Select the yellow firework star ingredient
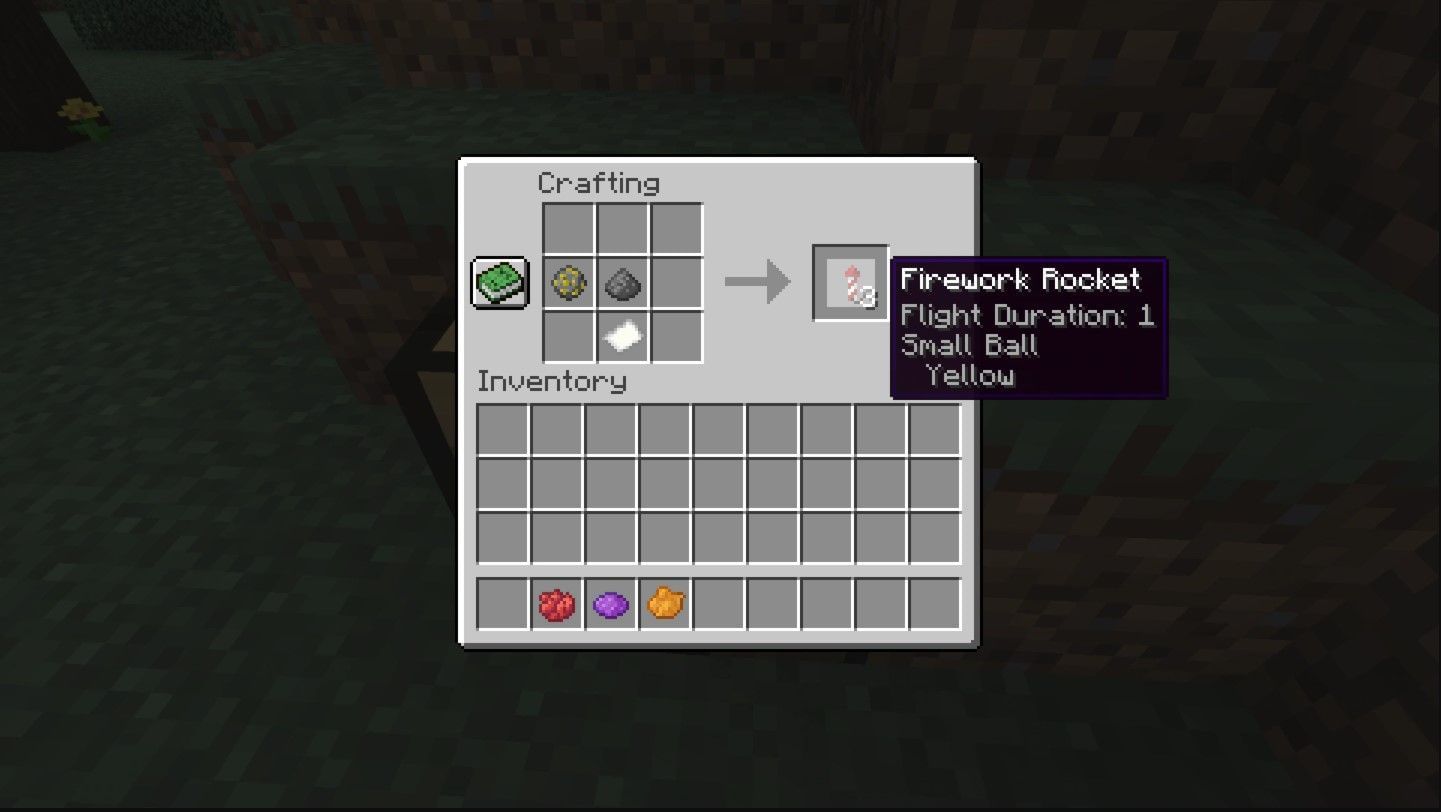The image size is (1441, 812). tap(568, 283)
